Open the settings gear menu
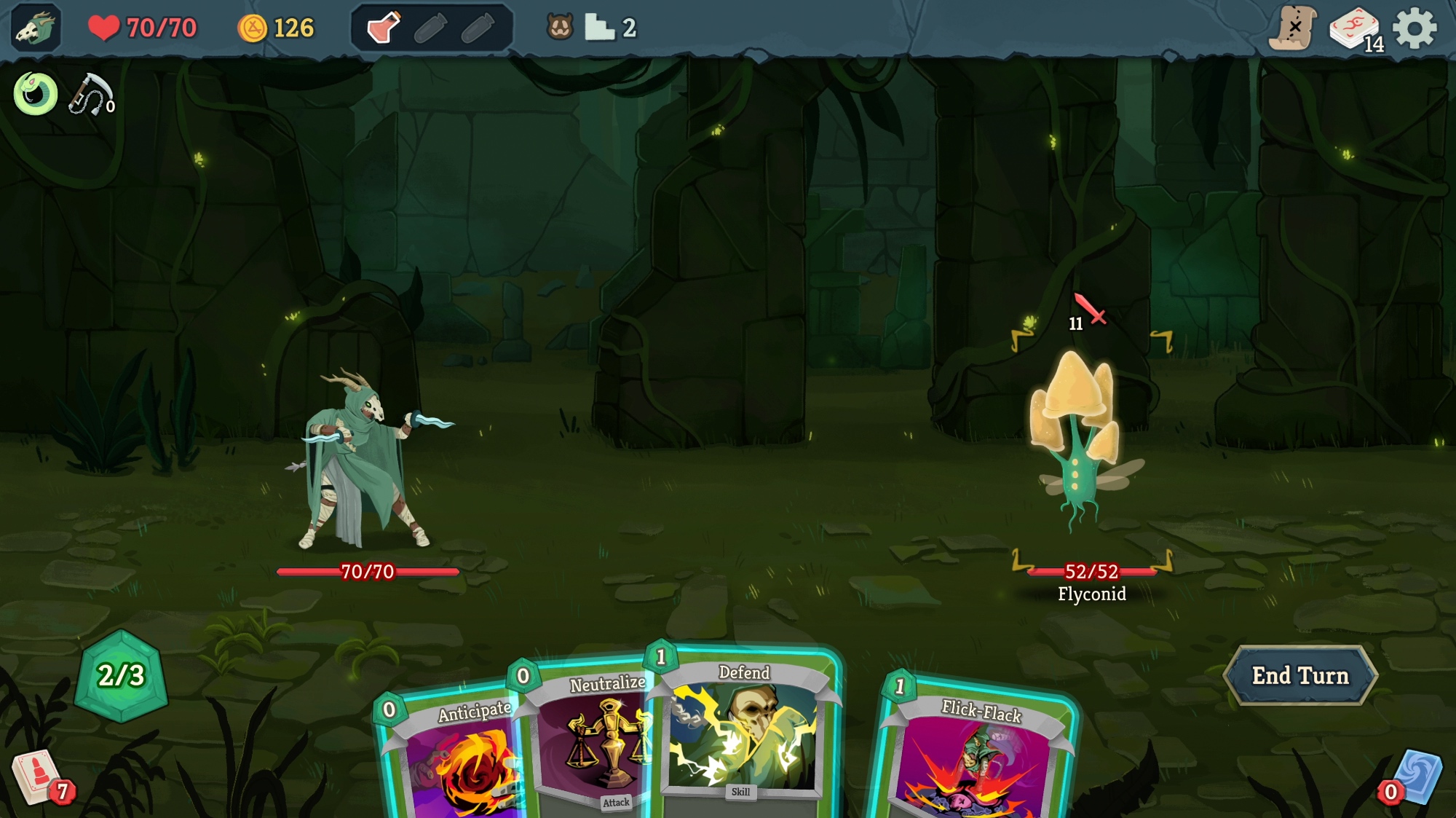Viewport: 1456px width, 818px height. [x=1415, y=29]
